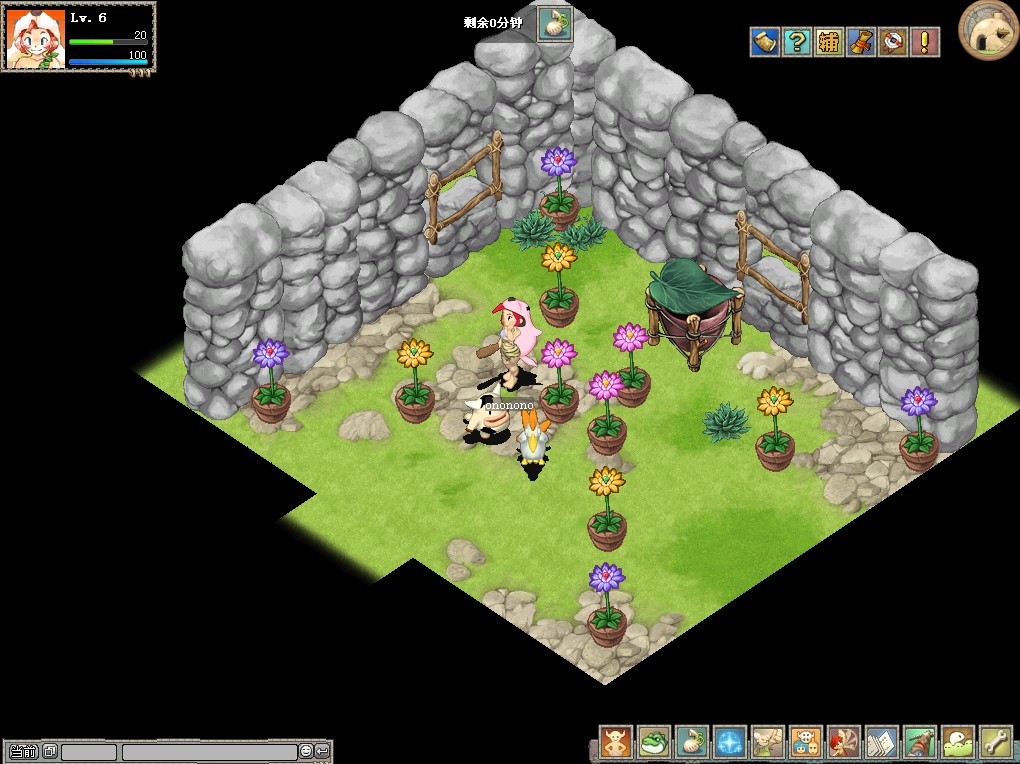Open the parchment scroll icon on blue
This screenshot has width=1020, height=764.
click(765, 42)
